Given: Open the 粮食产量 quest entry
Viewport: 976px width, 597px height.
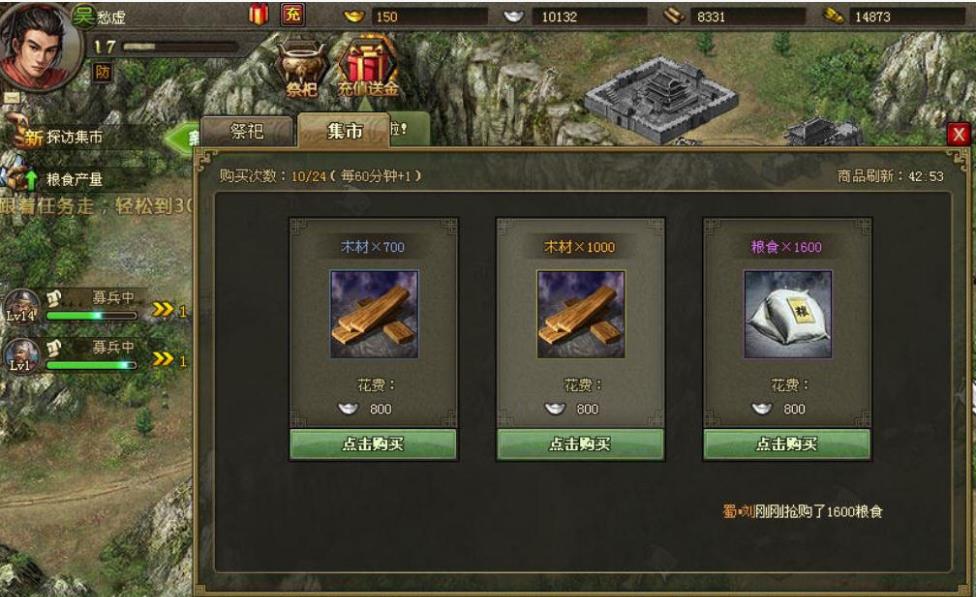Looking at the screenshot, I should (70, 179).
